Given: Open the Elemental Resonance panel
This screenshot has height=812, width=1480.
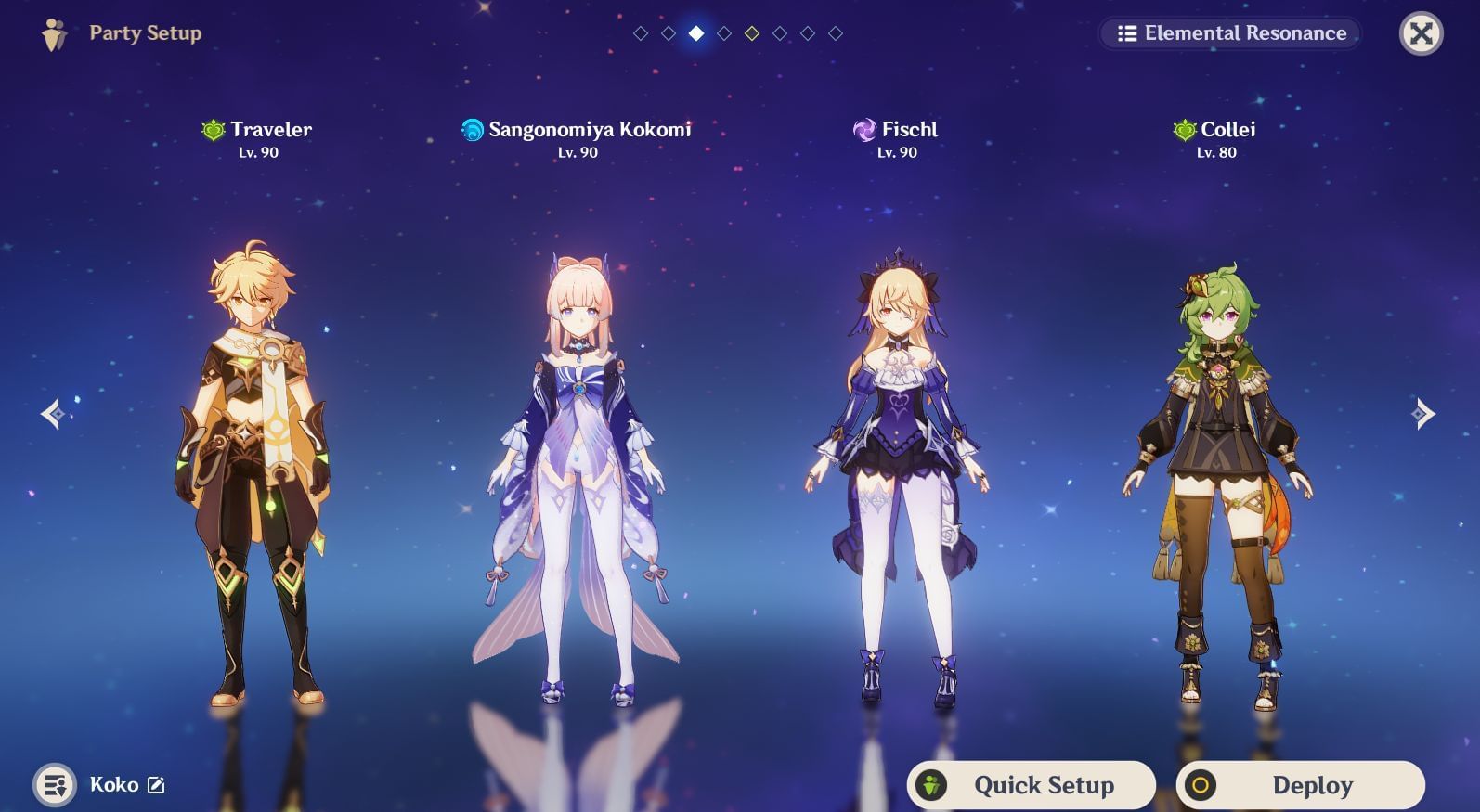Looking at the screenshot, I should 1231,33.
